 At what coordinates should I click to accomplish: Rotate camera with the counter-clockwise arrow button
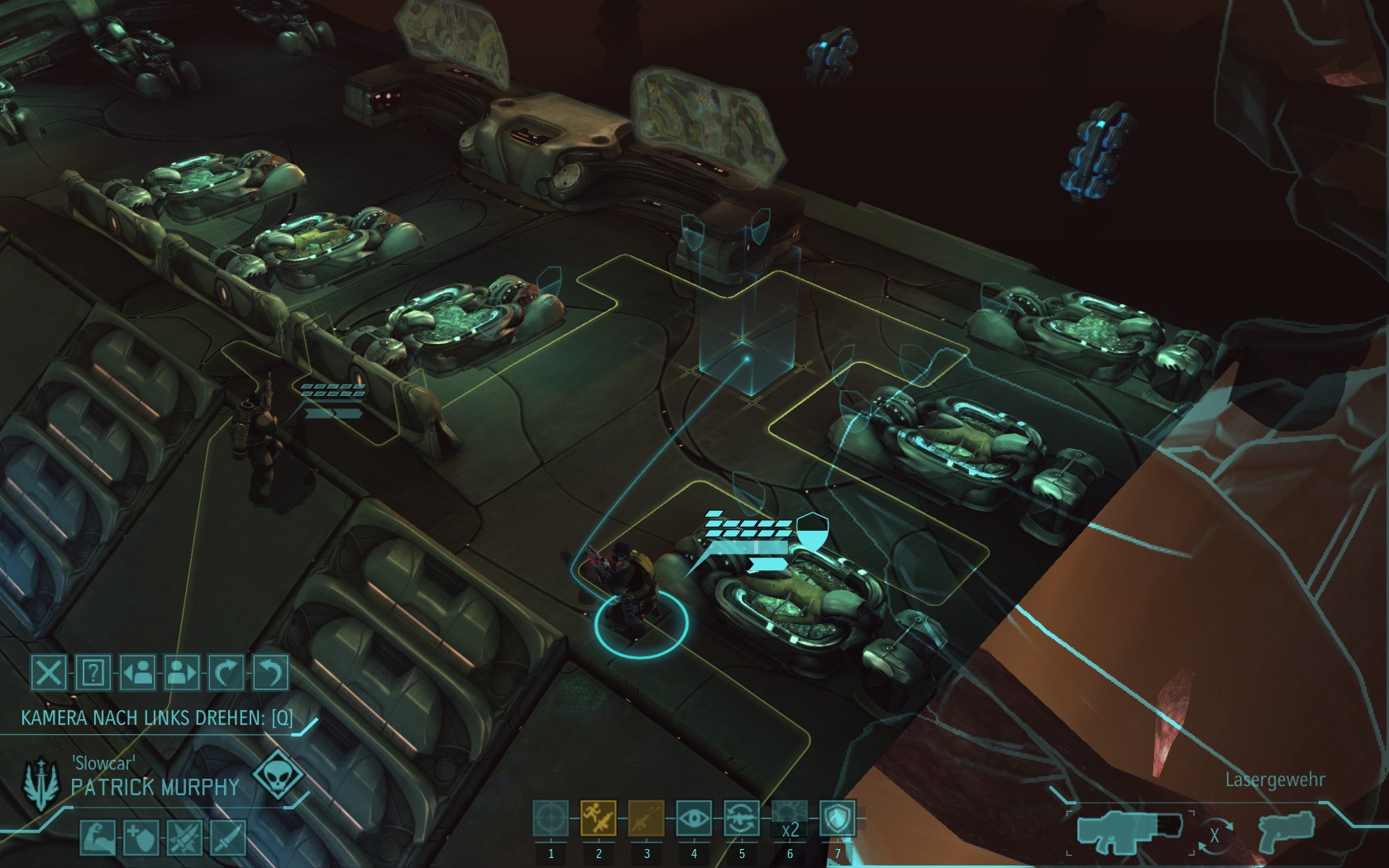pyautogui.click(x=270, y=673)
